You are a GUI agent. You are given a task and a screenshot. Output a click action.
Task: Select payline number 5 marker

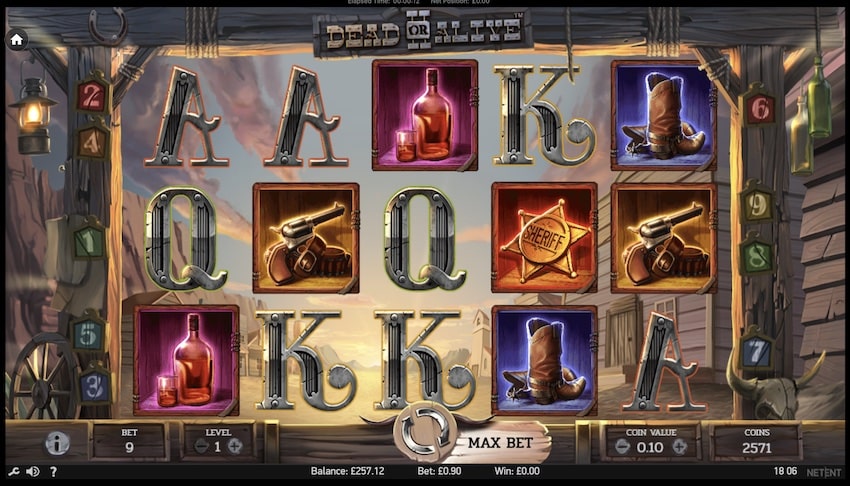pyautogui.click(x=88, y=334)
